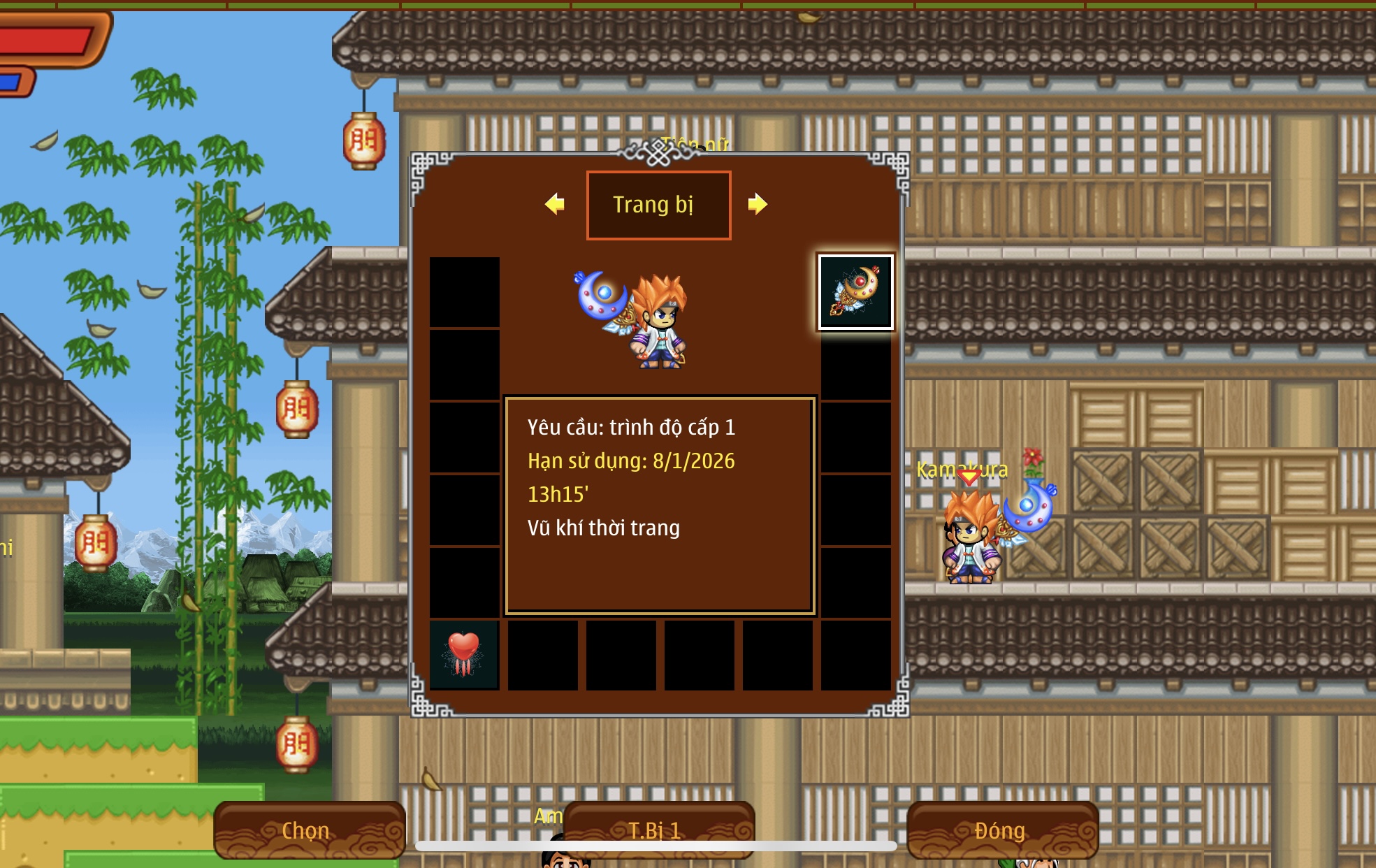Click the left yellow arrow beside Trang bị
The width and height of the screenshot is (1376, 868).
pos(555,204)
